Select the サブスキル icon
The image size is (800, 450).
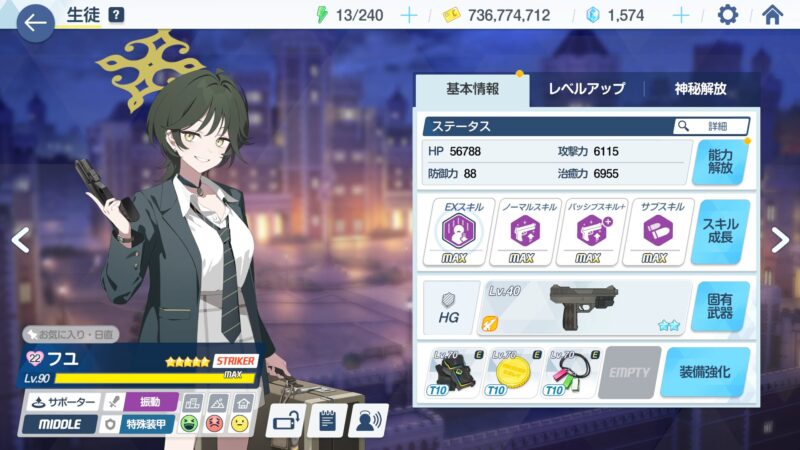pyautogui.click(x=658, y=232)
